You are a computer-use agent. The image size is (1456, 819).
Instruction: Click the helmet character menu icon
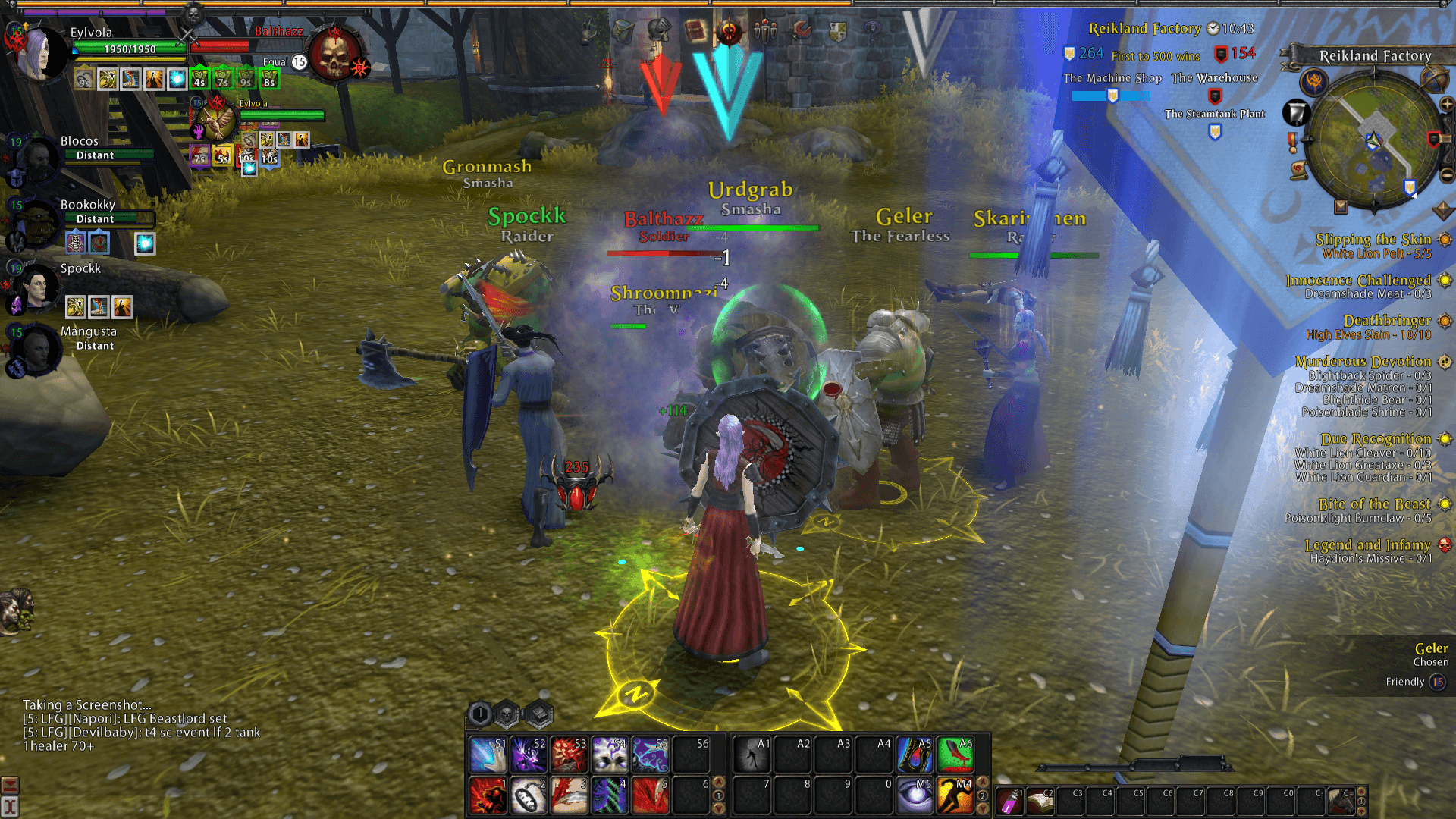658,33
